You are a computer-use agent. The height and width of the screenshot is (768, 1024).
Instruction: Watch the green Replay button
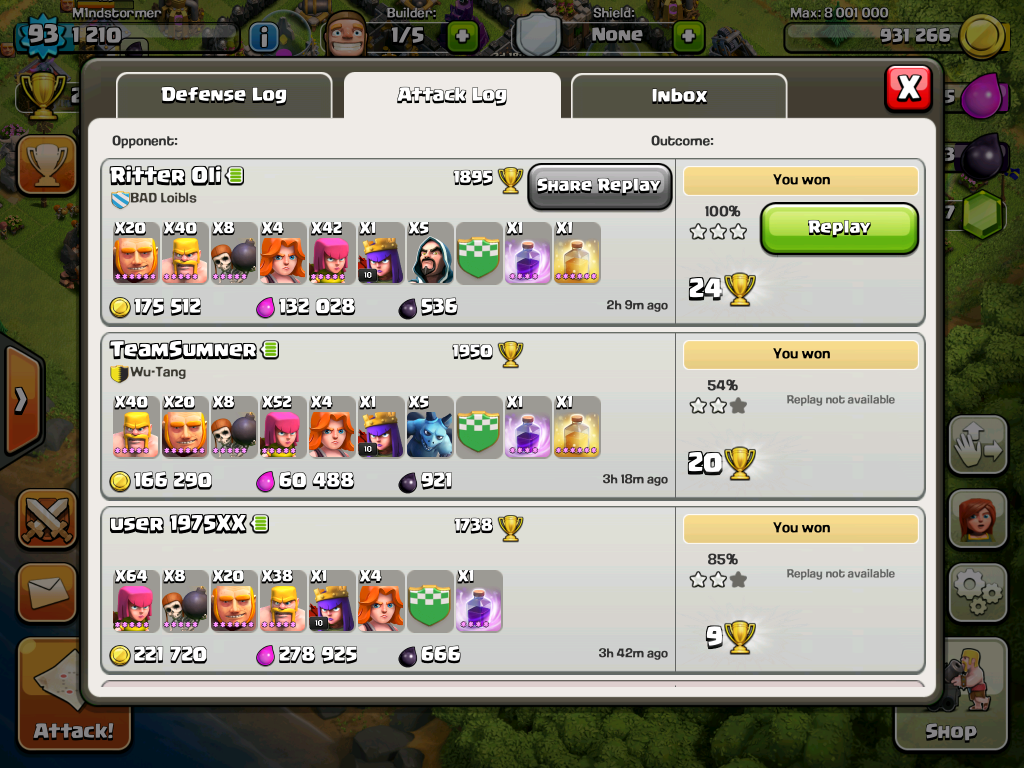pyautogui.click(x=839, y=228)
